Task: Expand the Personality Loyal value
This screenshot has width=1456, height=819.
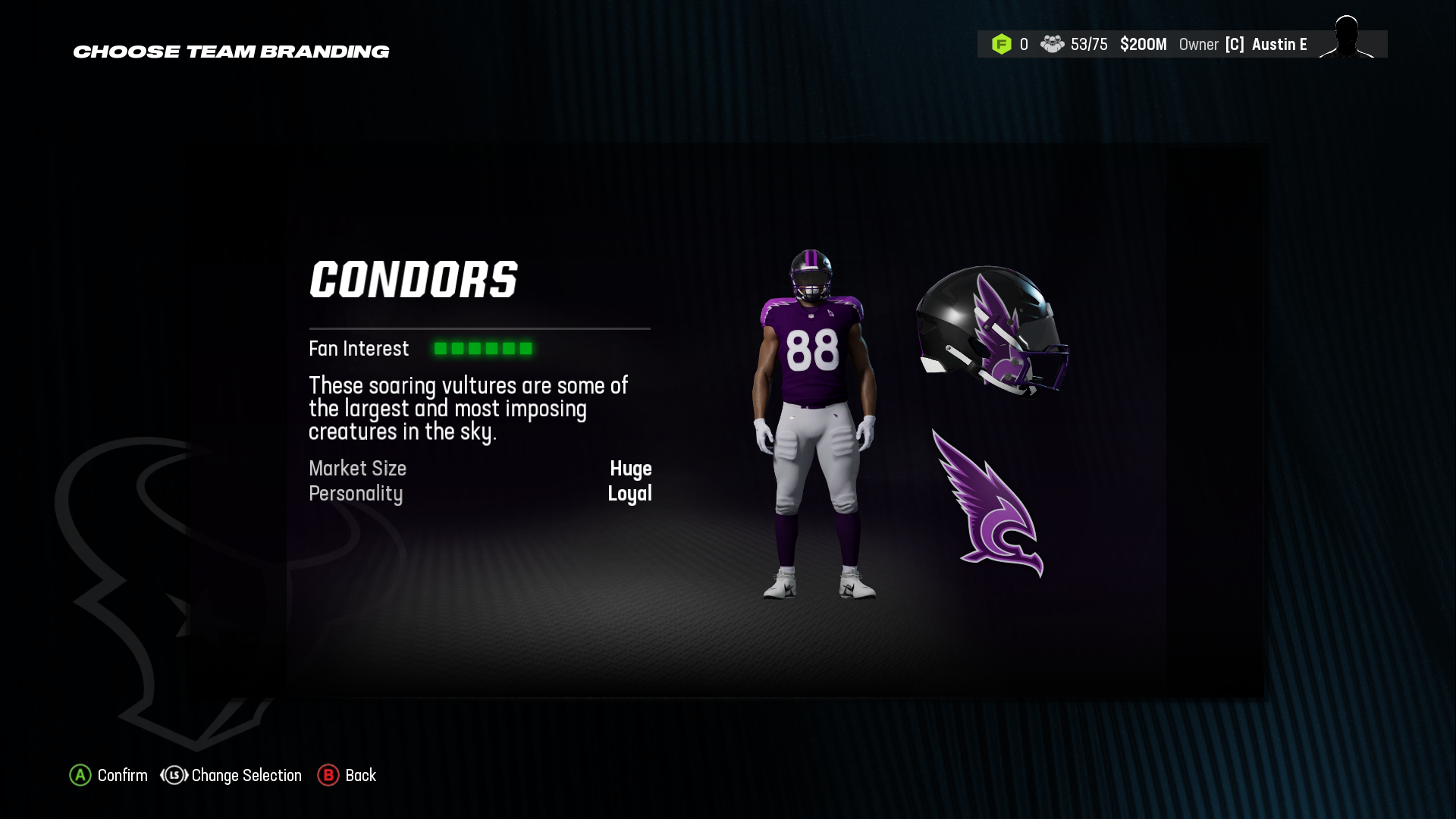Action: coord(630,494)
